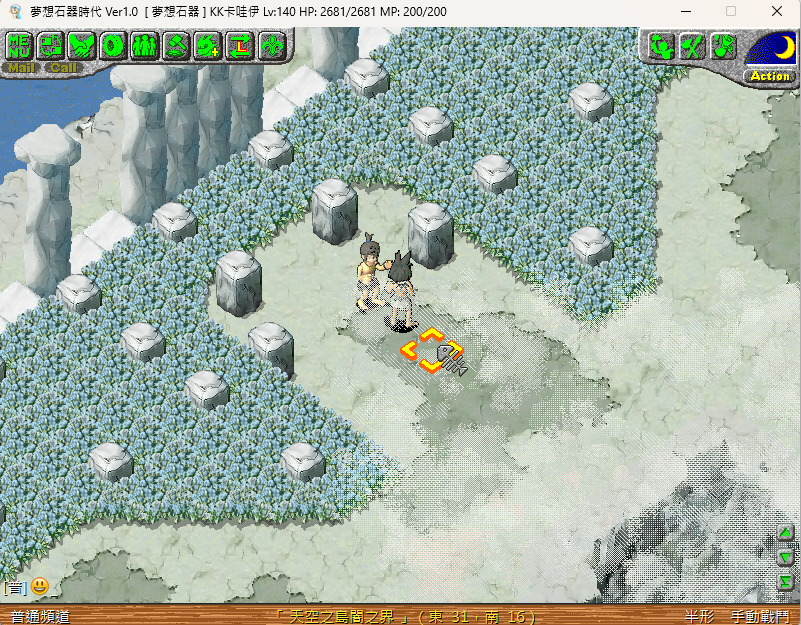
Task: Select the waving character icon
Action: coord(659,45)
